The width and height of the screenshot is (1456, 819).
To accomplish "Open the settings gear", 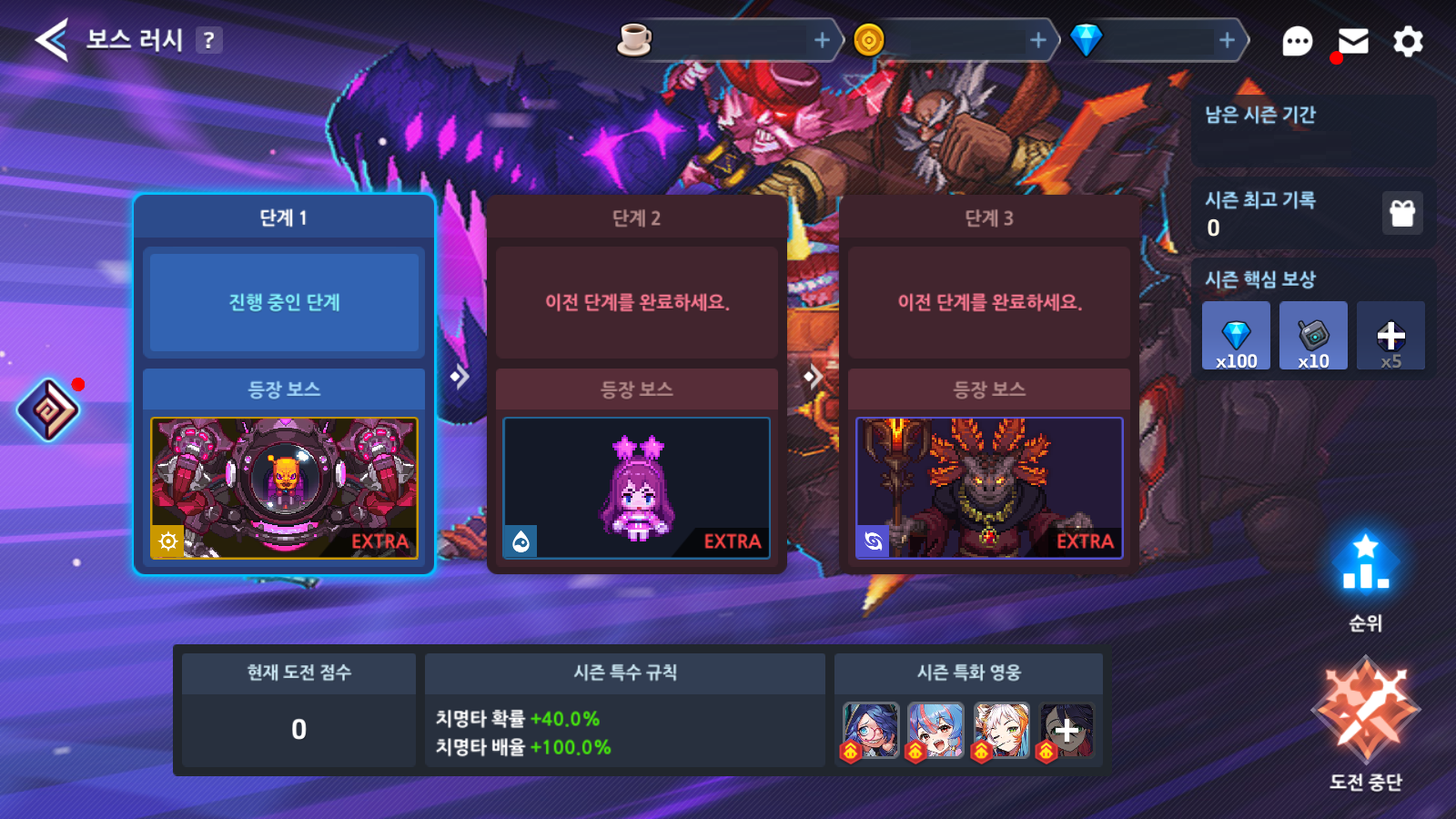I will coord(1408,41).
